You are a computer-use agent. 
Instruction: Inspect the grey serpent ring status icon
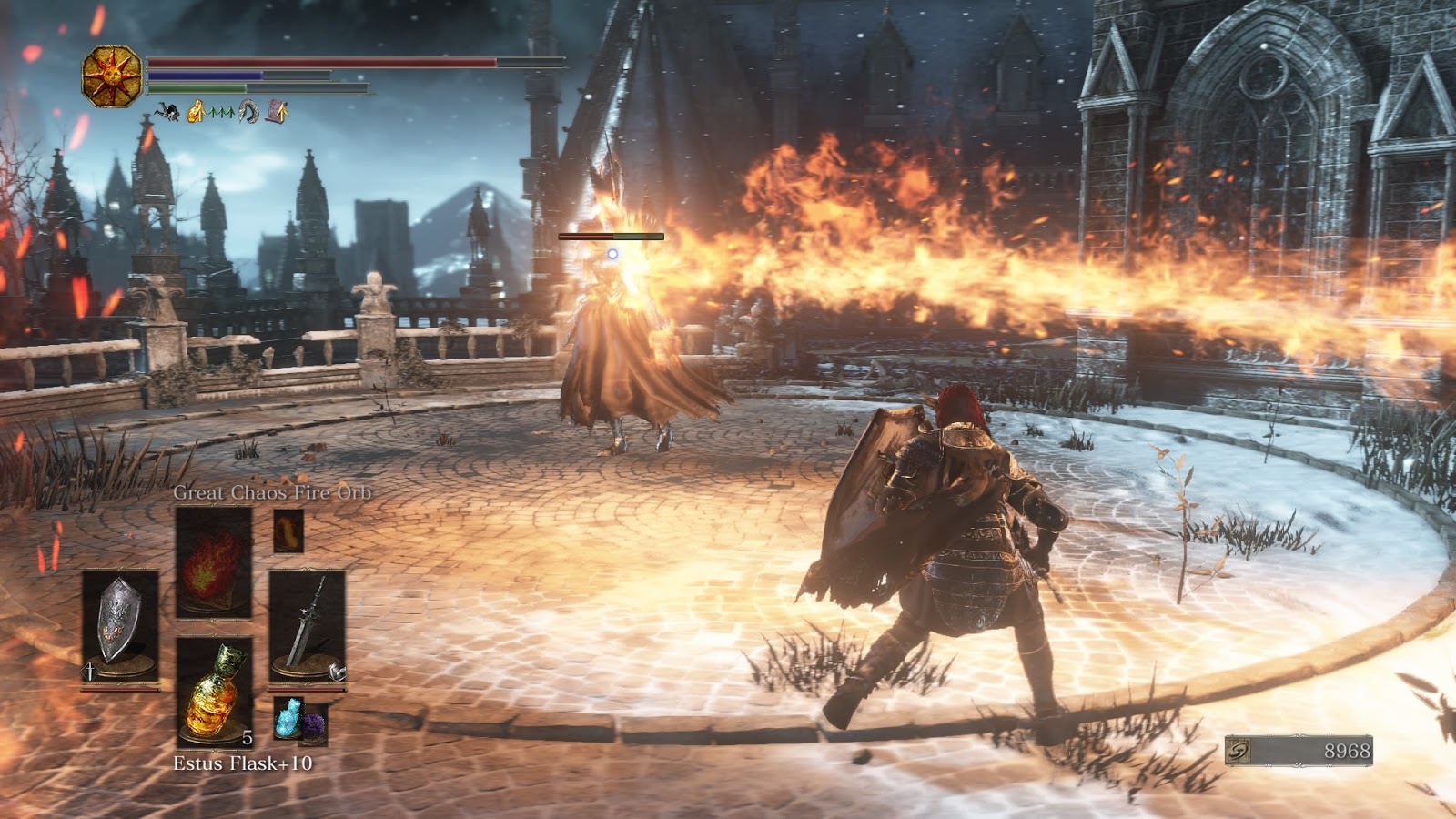[x=248, y=113]
